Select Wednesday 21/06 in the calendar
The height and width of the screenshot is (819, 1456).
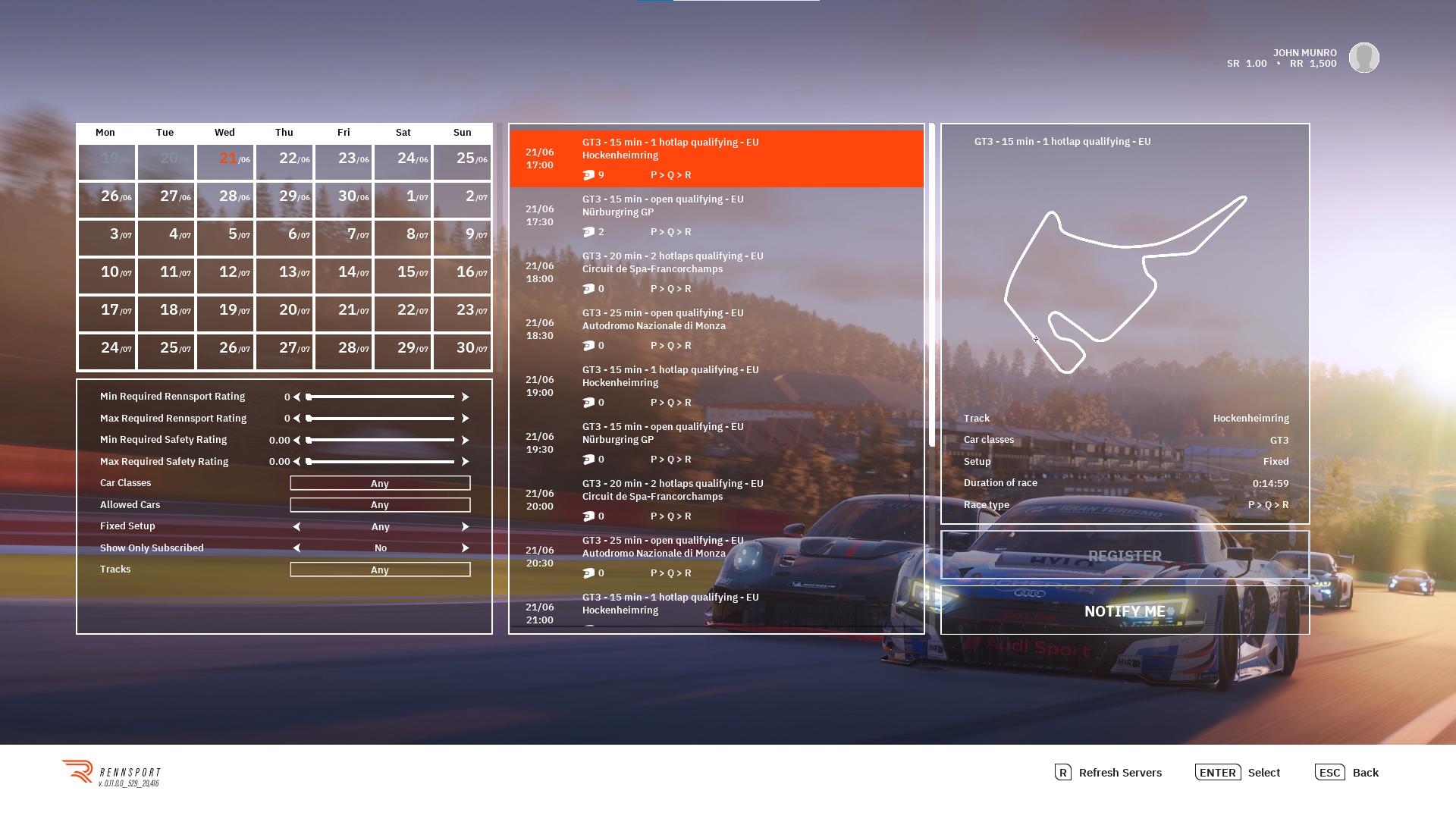224,160
